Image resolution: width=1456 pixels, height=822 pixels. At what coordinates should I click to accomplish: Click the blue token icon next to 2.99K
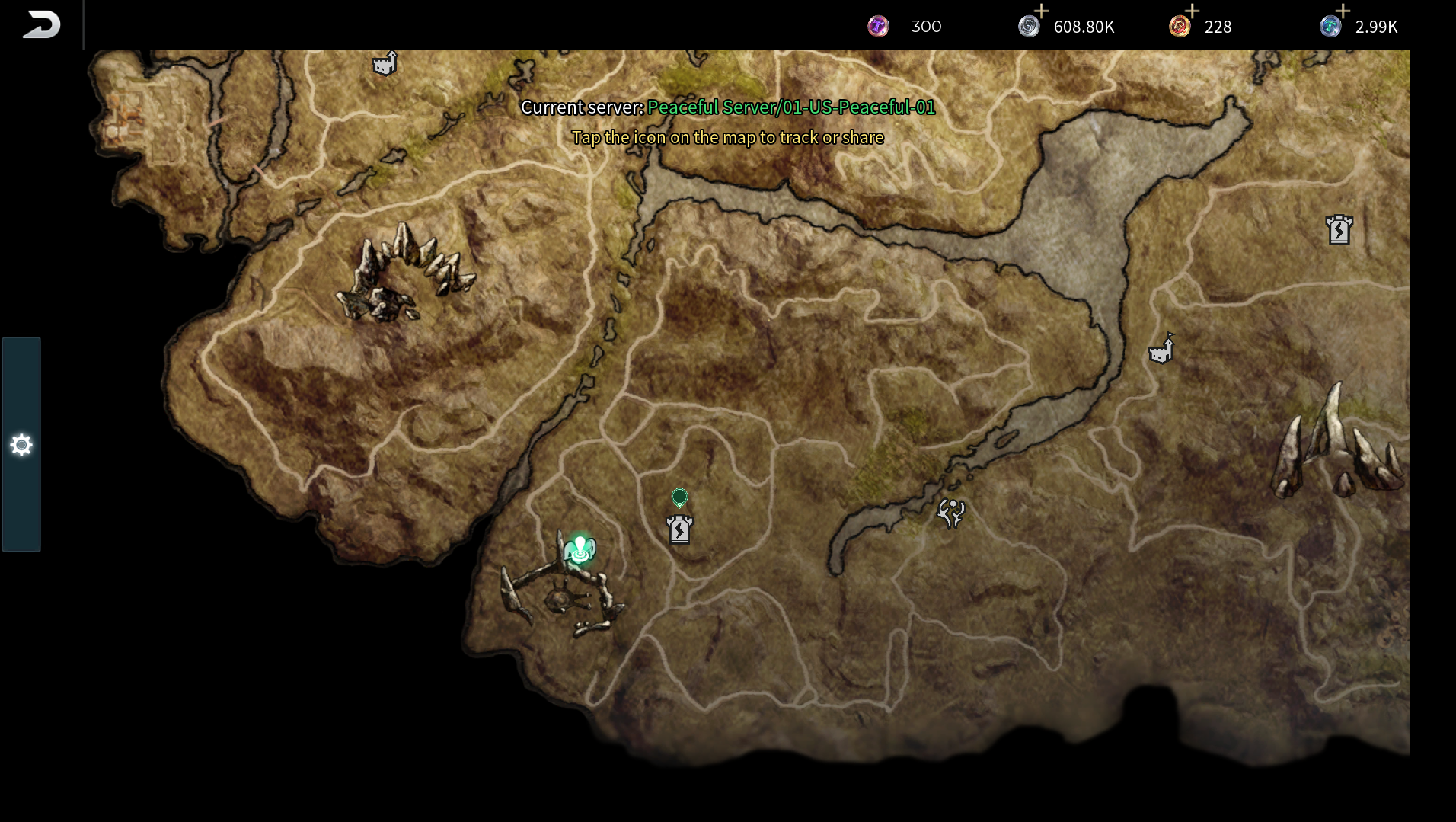(1330, 26)
